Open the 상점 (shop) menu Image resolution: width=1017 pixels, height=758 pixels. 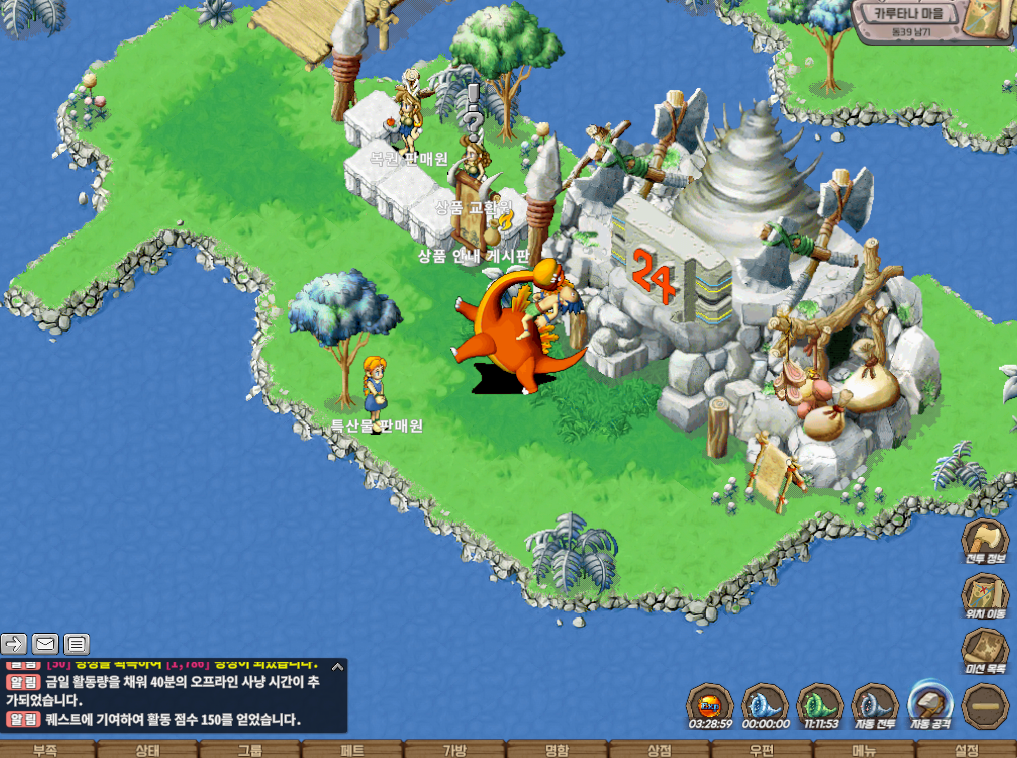659,750
